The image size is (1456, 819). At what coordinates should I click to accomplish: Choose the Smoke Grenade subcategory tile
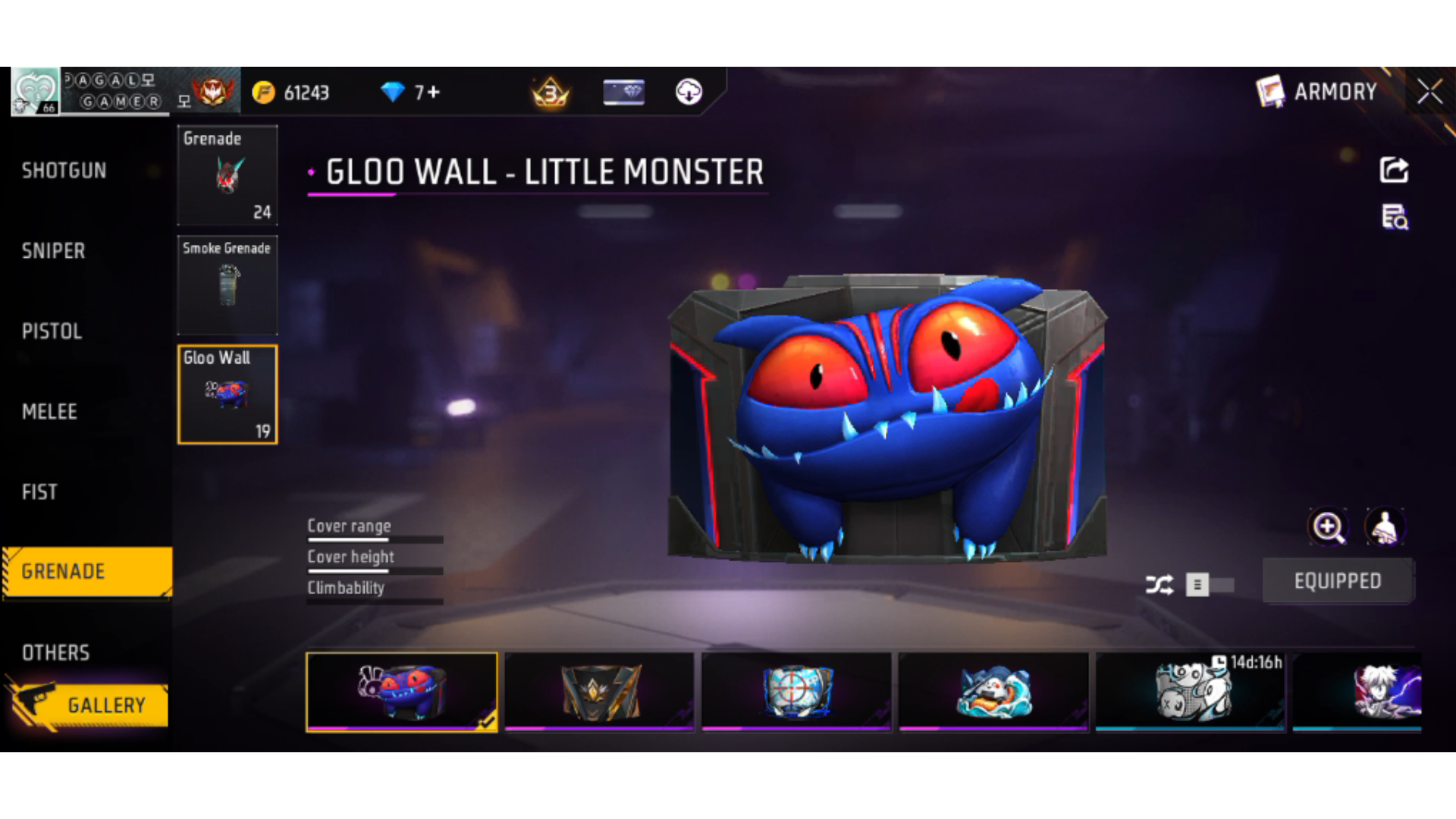[227, 285]
